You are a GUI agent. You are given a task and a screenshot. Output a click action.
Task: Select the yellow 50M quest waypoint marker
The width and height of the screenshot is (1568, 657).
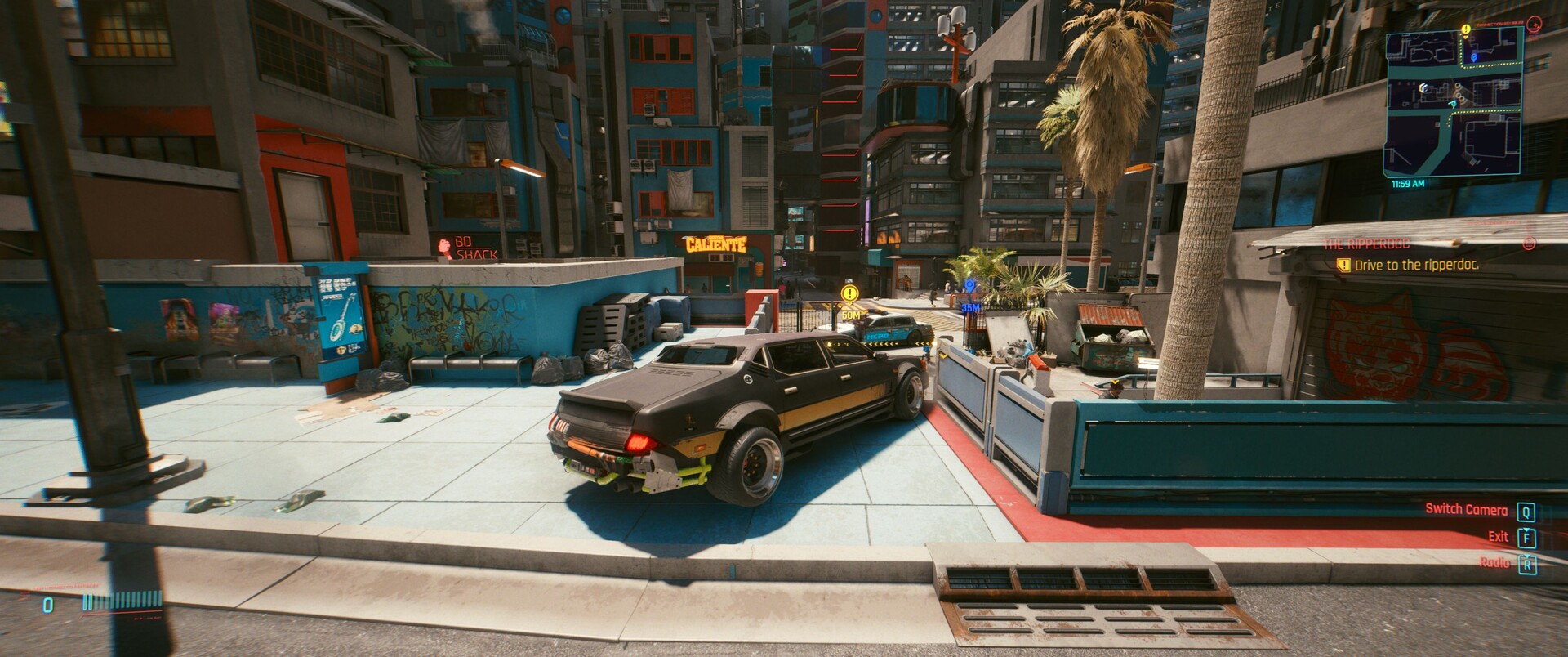tap(851, 293)
